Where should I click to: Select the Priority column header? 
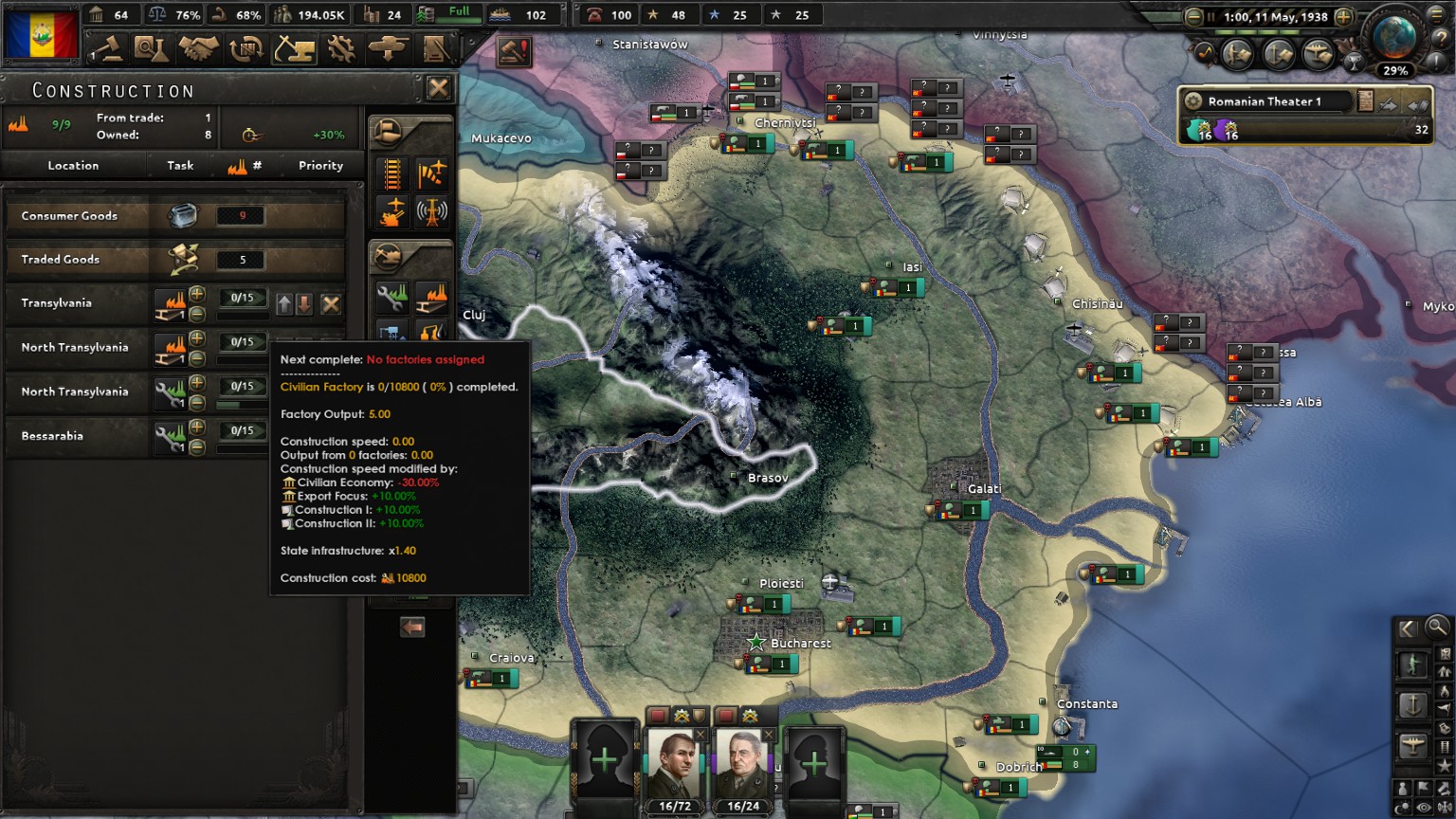click(x=319, y=165)
